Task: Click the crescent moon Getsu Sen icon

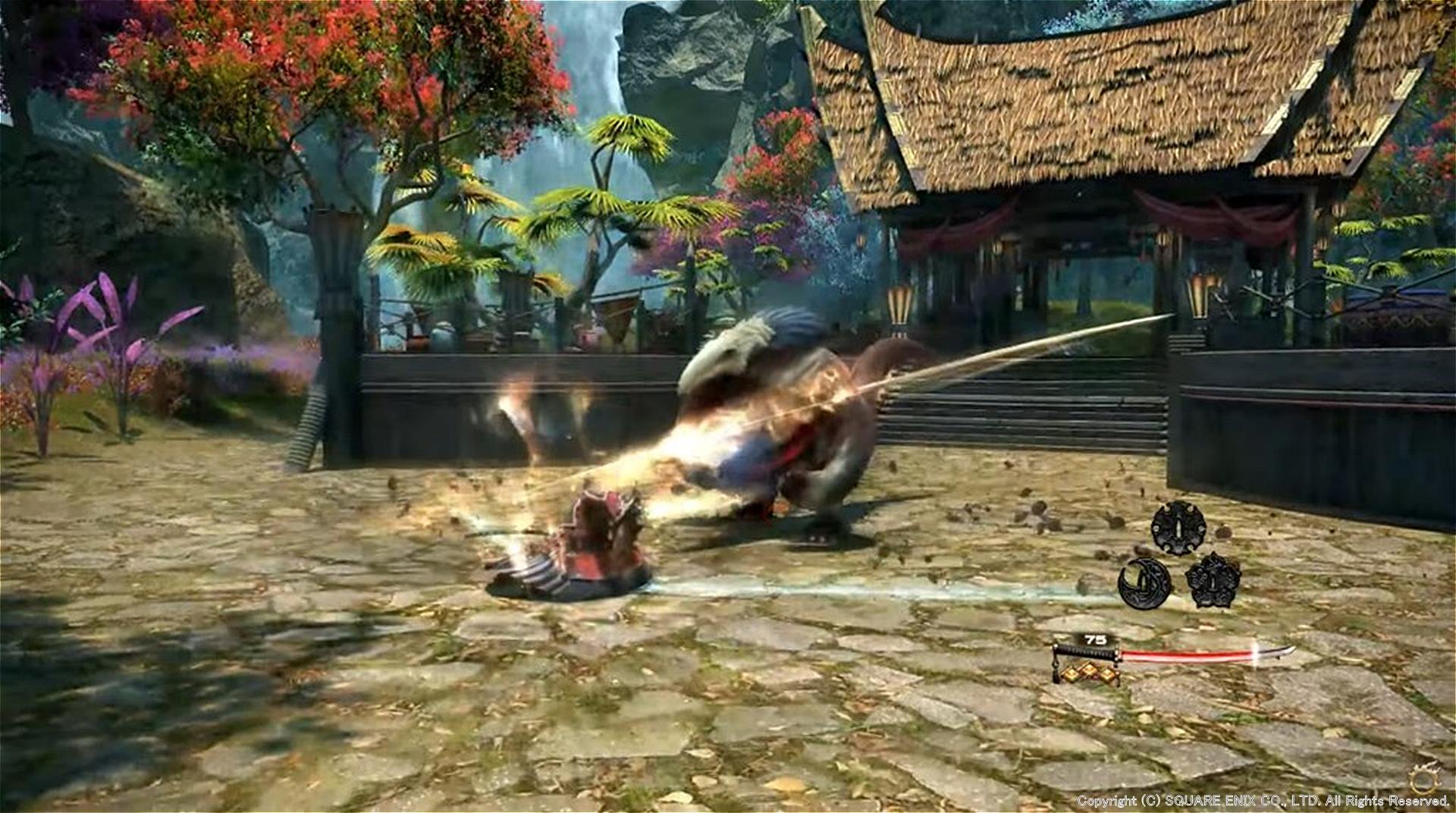Action: [x=1144, y=582]
